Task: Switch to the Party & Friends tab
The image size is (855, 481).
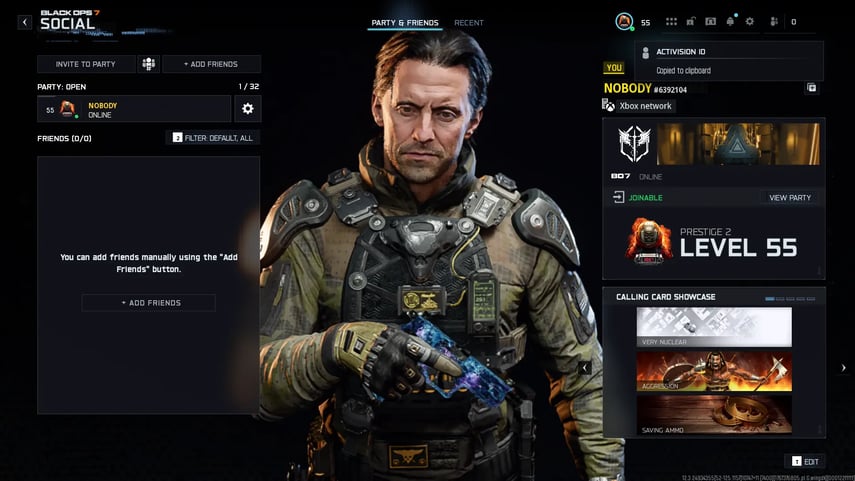Action: [404, 22]
